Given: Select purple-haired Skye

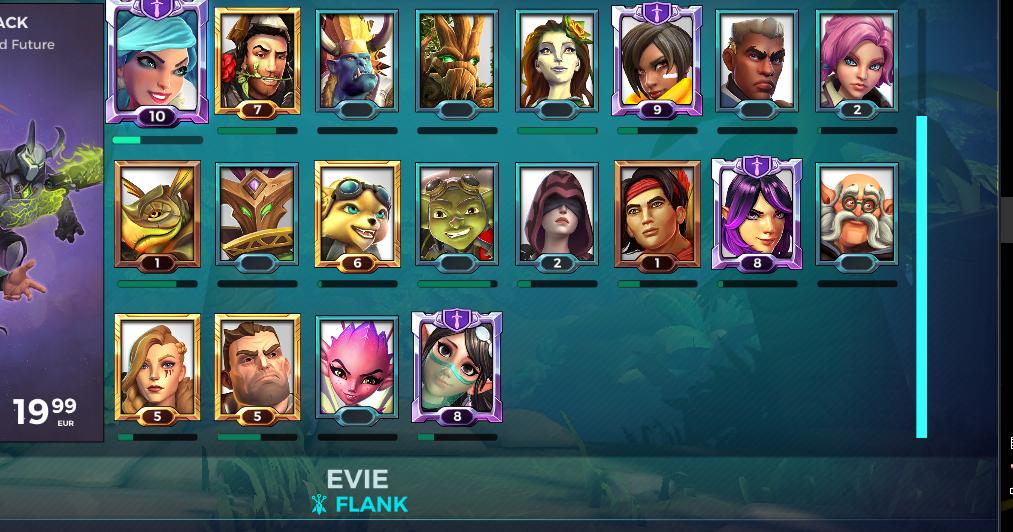Looking at the screenshot, I should click(x=757, y=212).
